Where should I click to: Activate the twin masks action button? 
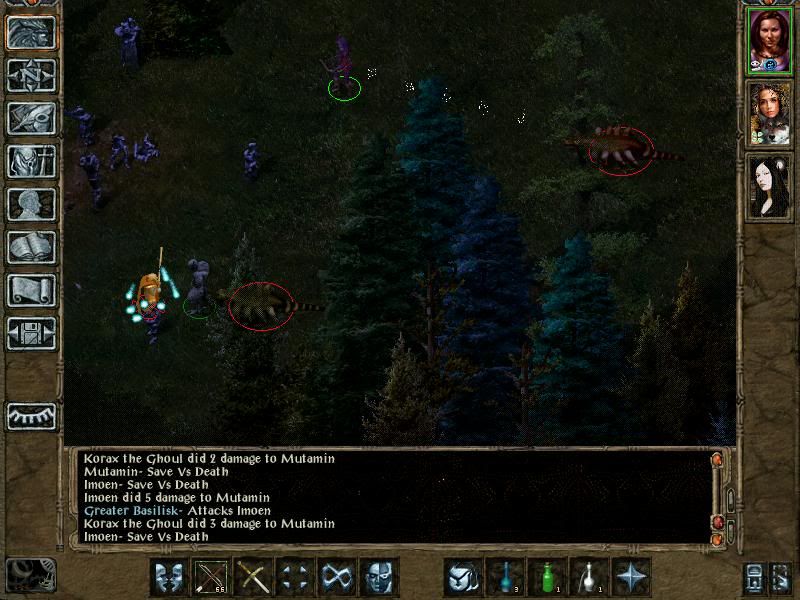click(169, 577)
